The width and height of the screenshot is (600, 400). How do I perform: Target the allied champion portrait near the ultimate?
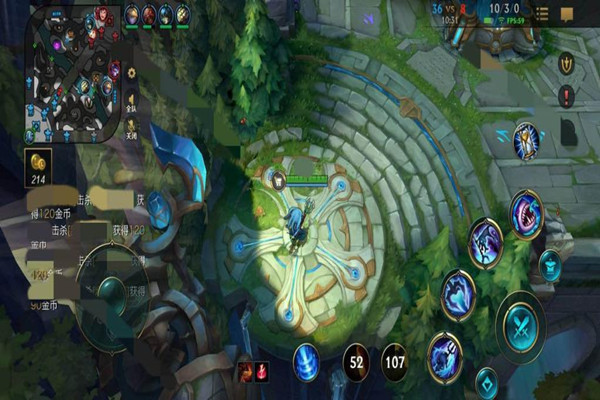click(x=526, y=143)
